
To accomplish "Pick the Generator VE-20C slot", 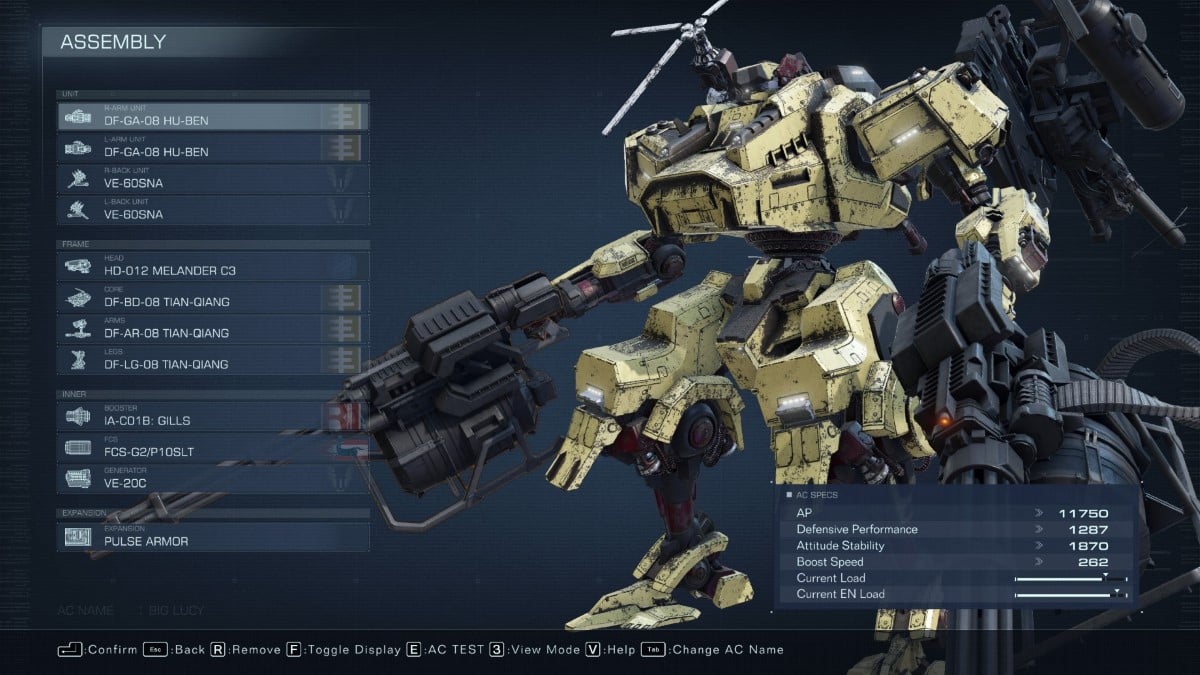I will tap(212, 478).
